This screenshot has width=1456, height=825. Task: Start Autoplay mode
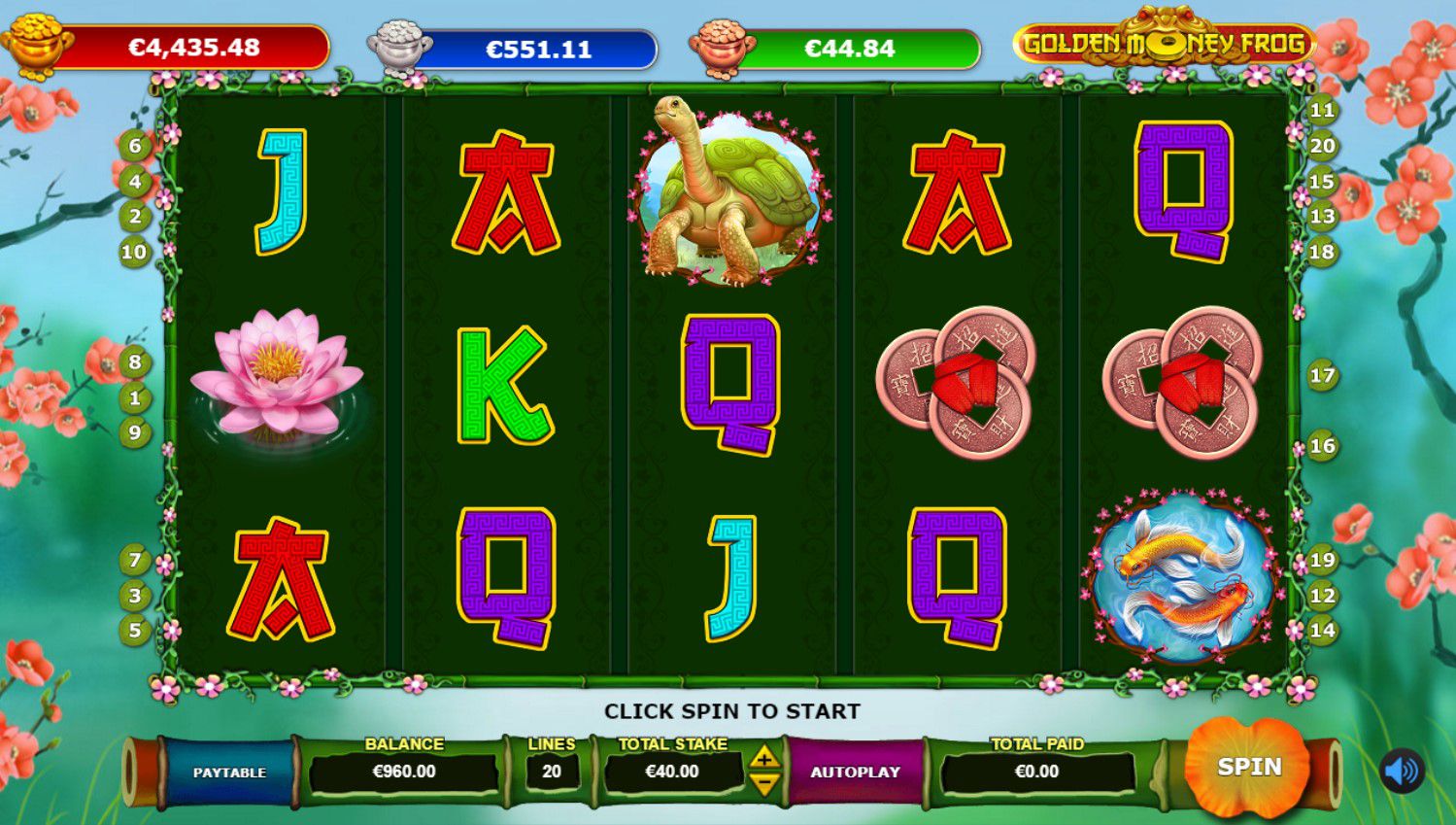855,773
